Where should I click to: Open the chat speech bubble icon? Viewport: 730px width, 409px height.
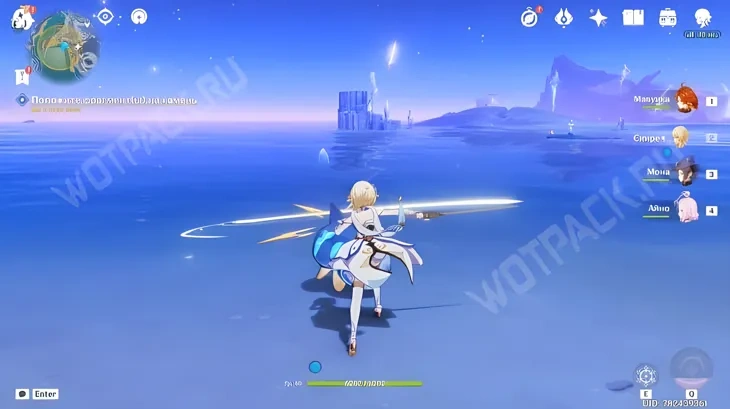tap(22, 394)
